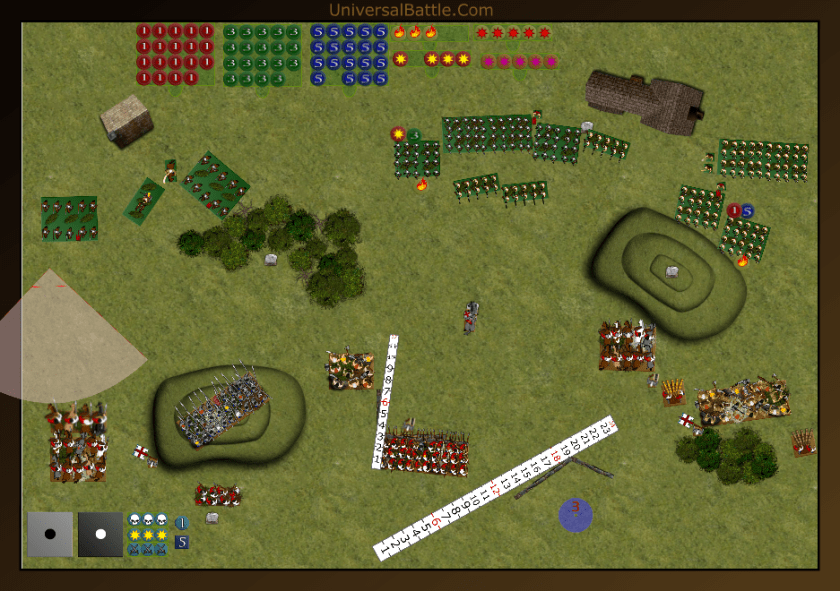The height and width of the screenshot is (591, 840).
Task: Select the square blue S token near the dice
Action: (182, 542)
